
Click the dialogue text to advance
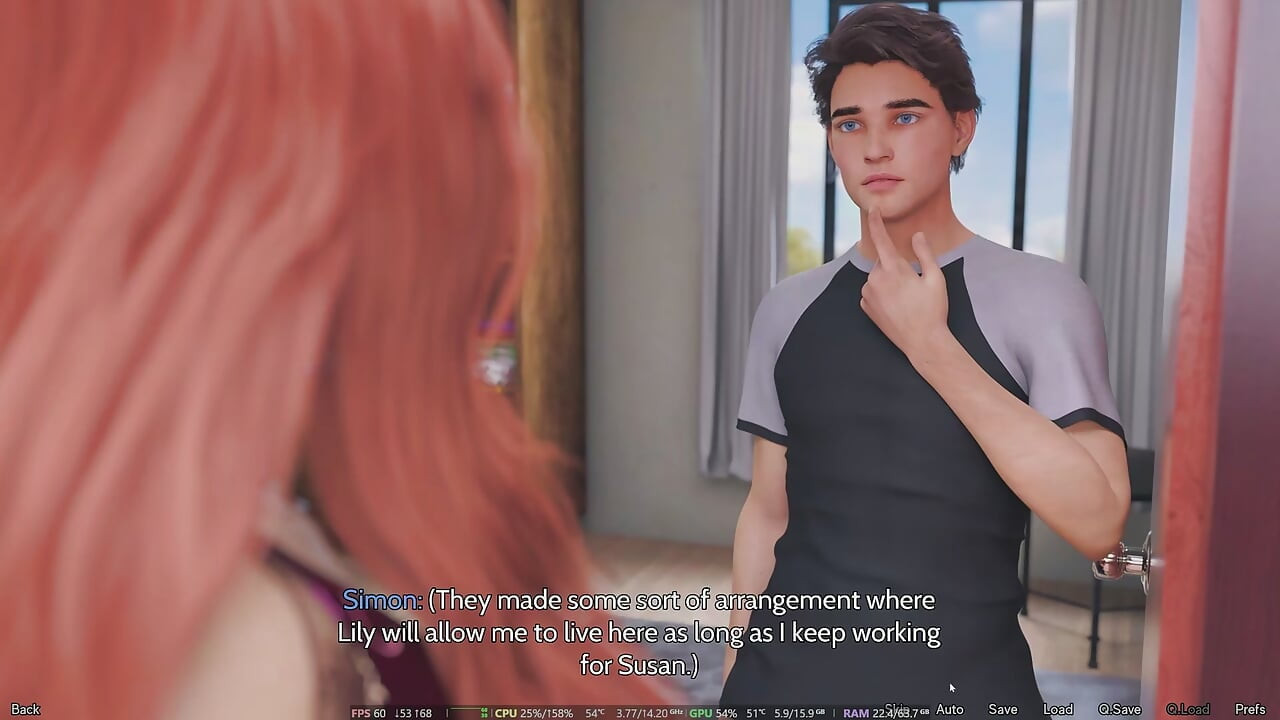click(640, 632)
